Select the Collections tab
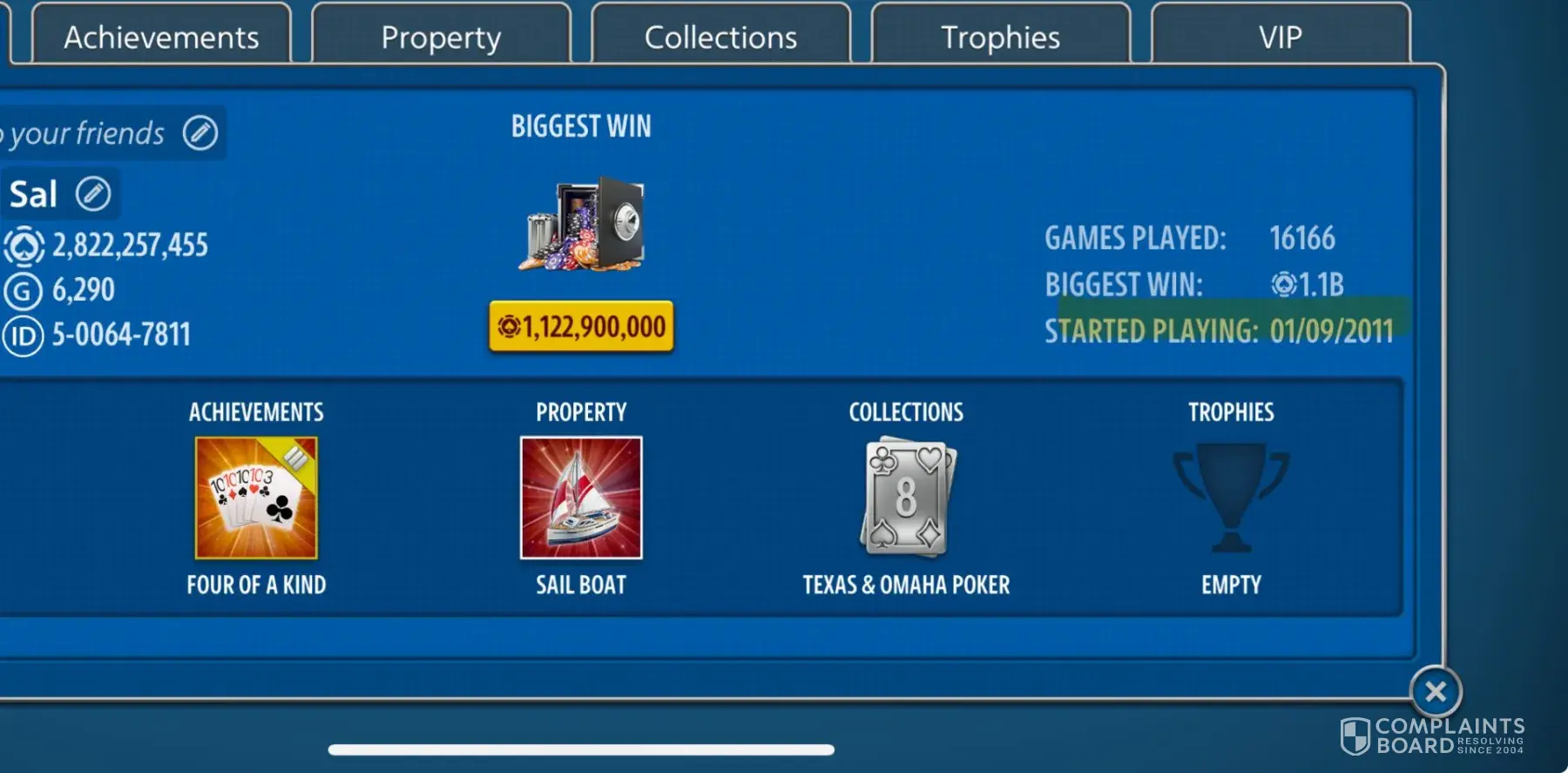Viewport: 1568px width, 773px height. [720, 37]
